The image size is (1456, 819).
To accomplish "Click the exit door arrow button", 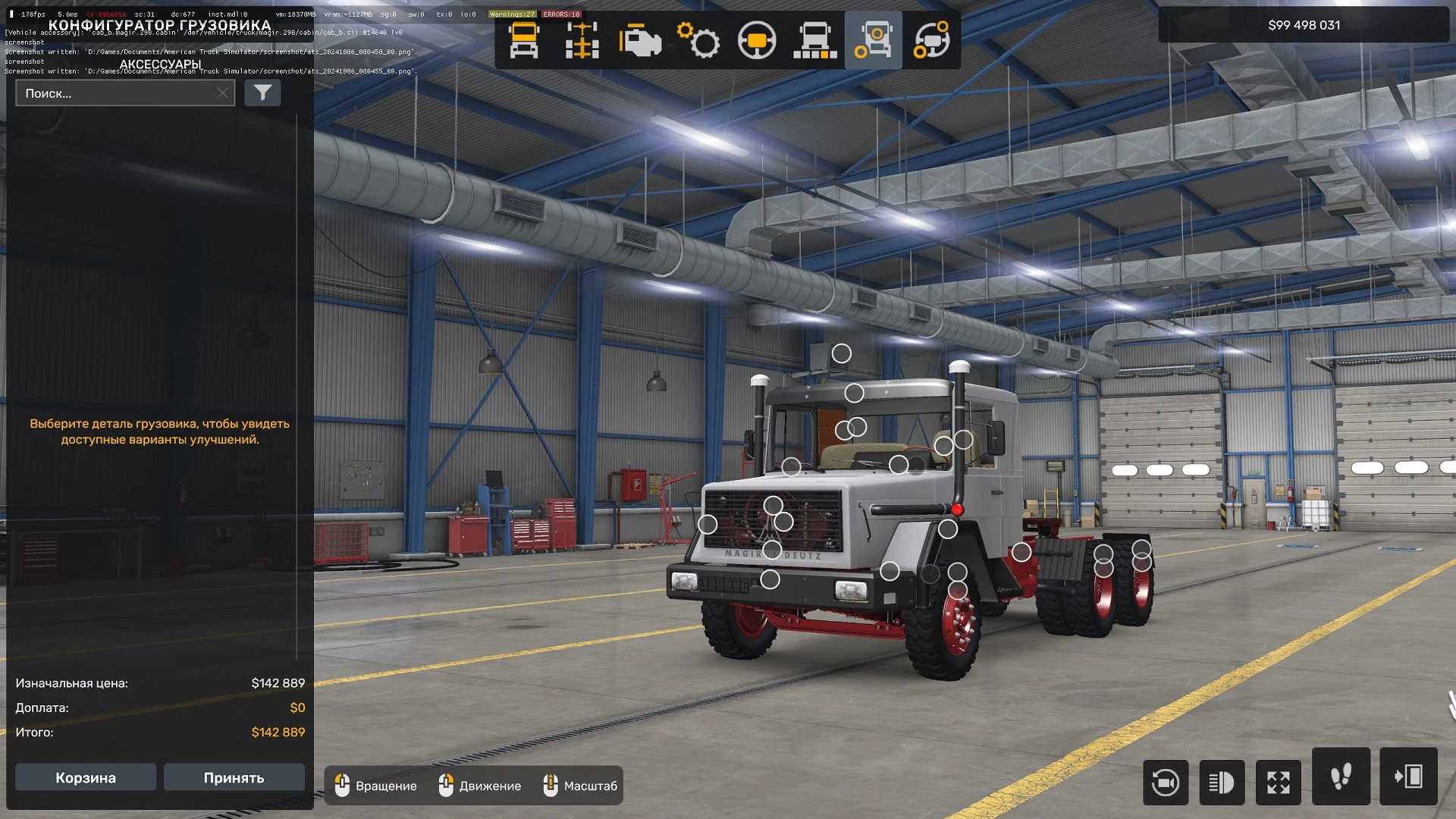I will tap(1408, 777).
